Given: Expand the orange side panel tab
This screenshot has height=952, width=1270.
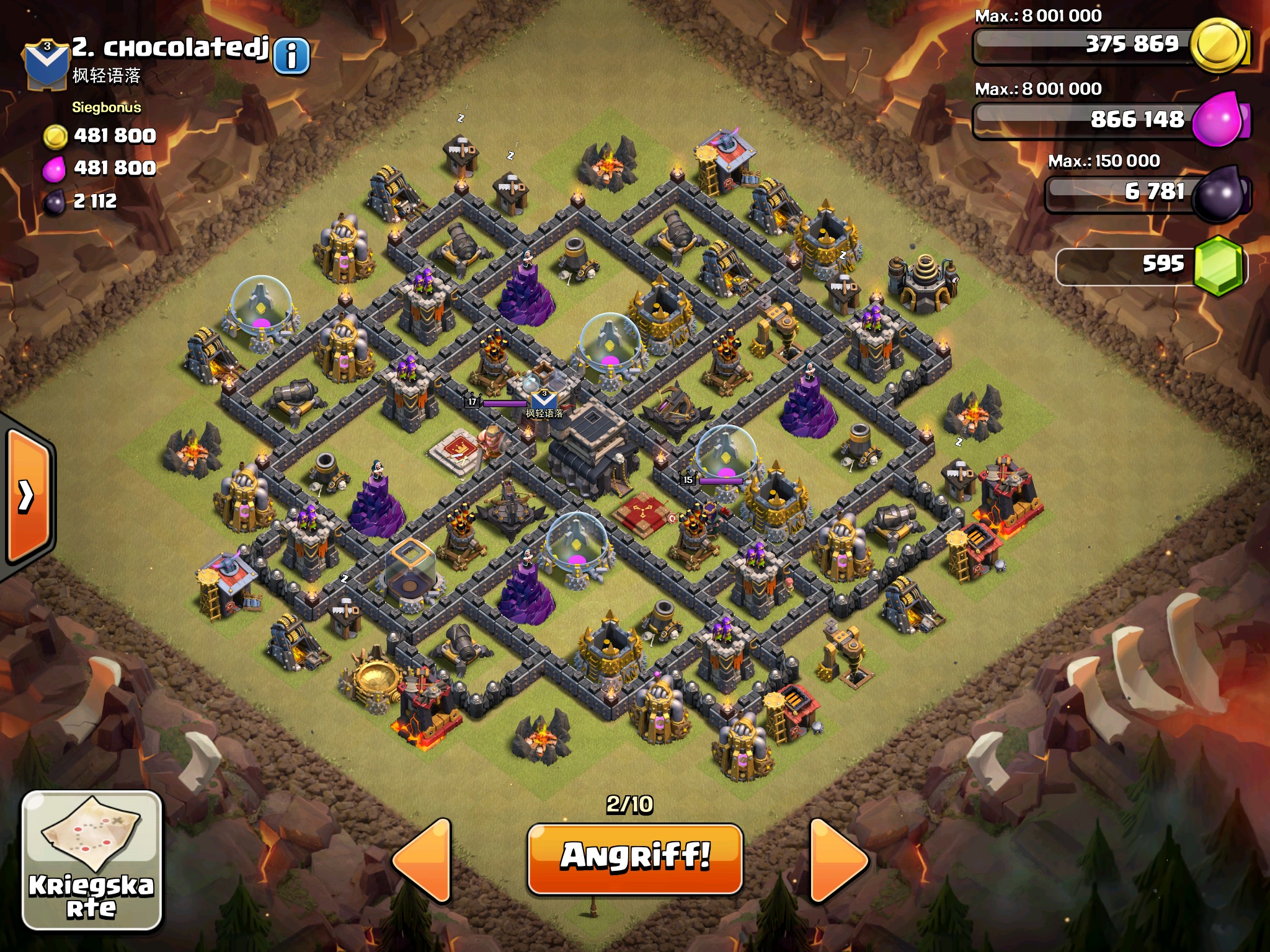Looking at the screenshot, I should [x=27, y=496].
